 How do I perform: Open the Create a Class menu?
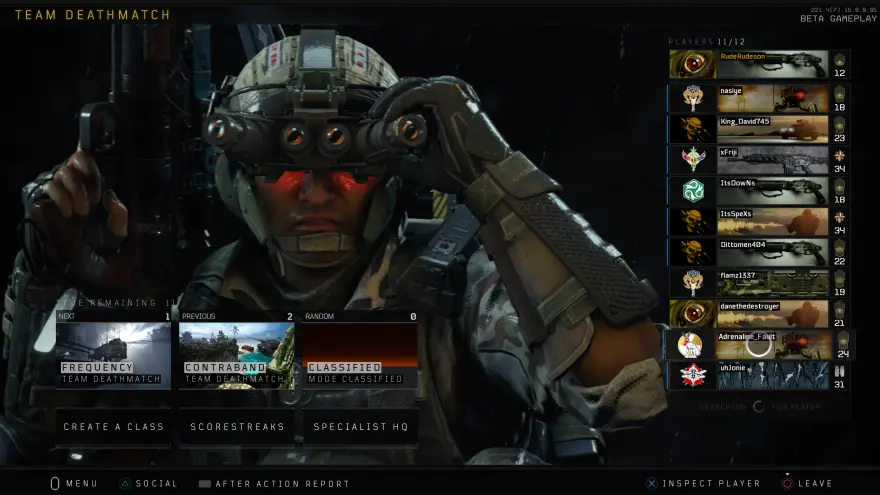coord(113,427)
